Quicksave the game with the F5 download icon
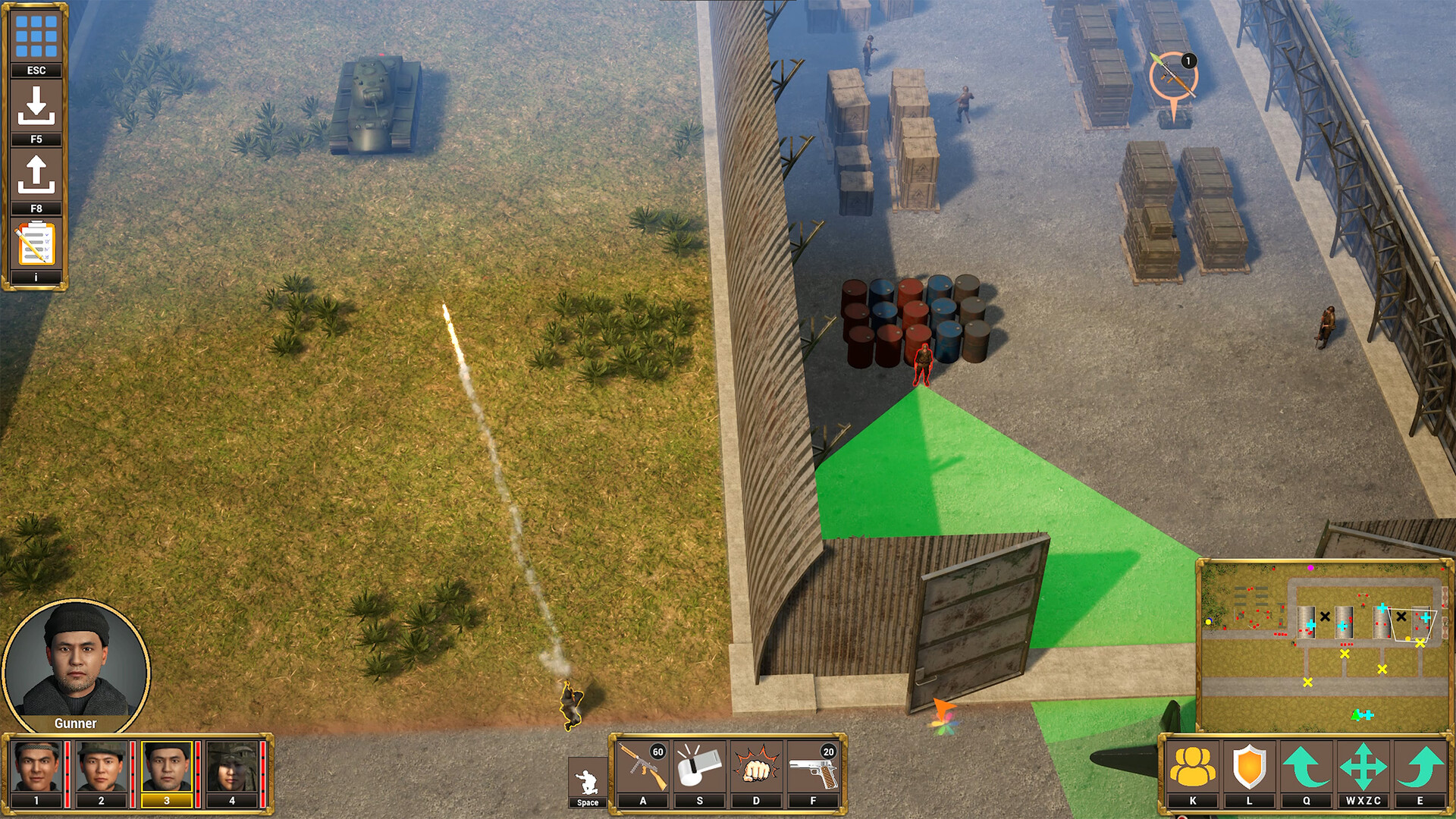Image resolution: width=1456 pixels, height=819 pixels. (35, 106)
